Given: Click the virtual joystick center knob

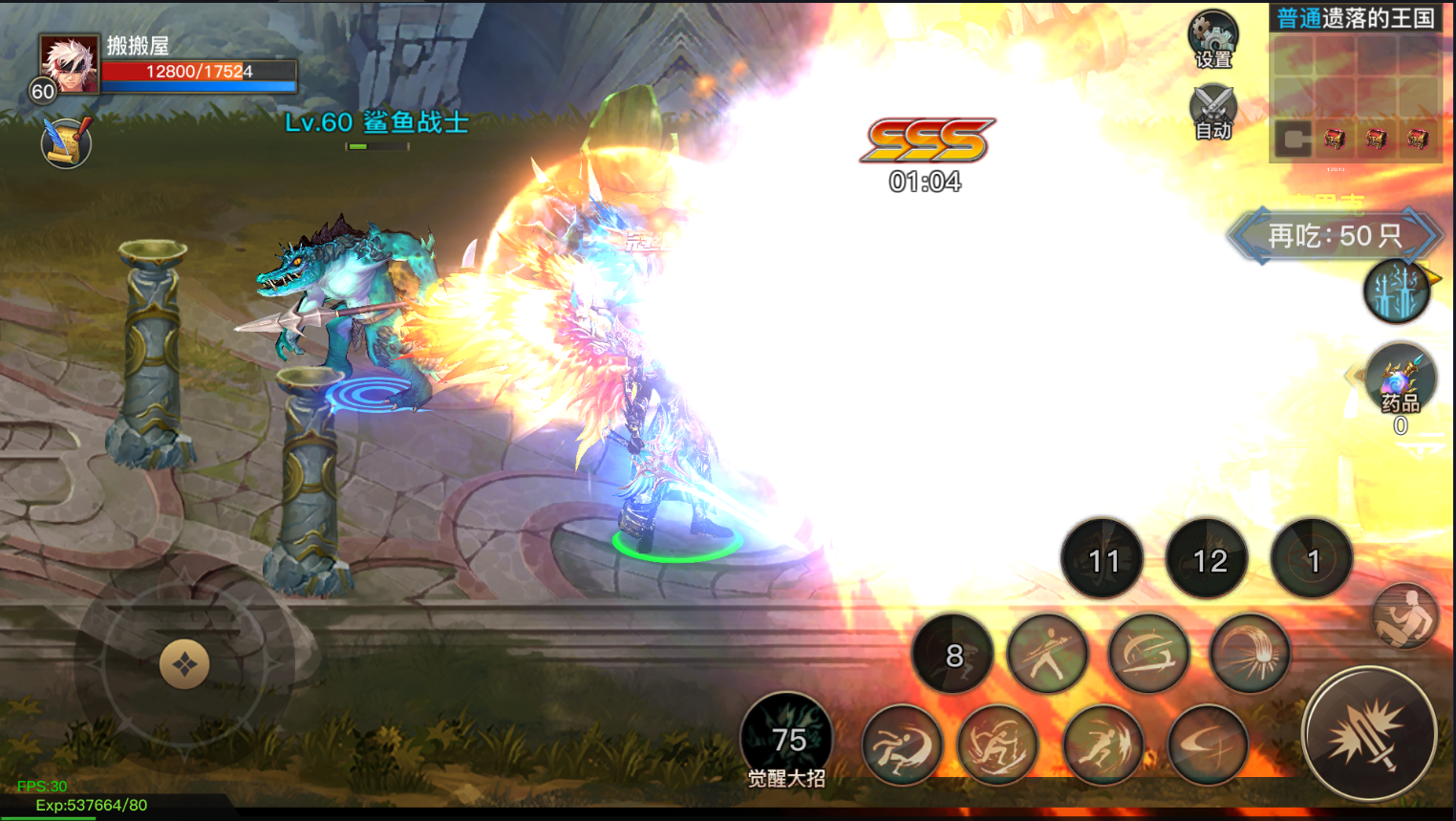Looking at the screenshot, I should [184, 664].
